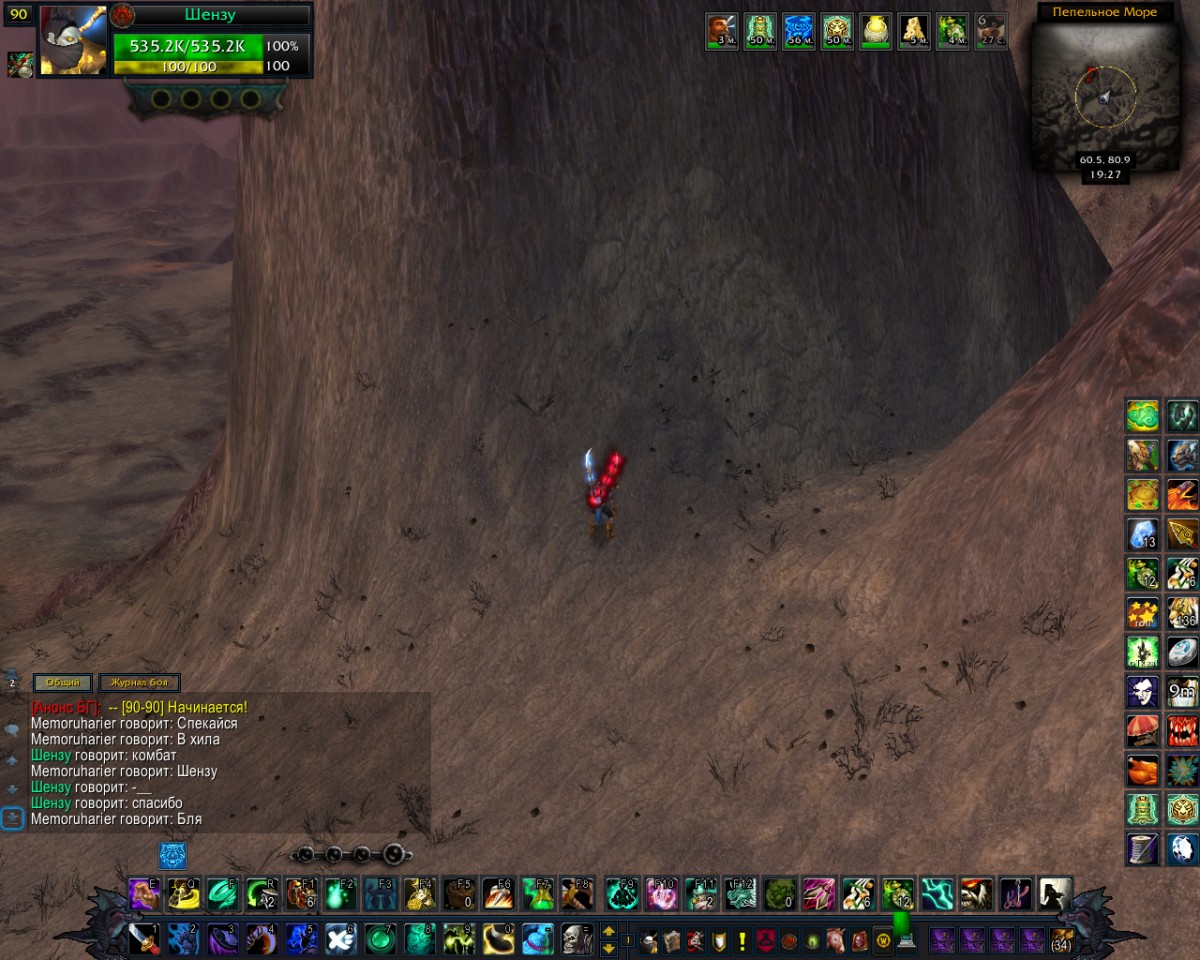Select the Шензу player portrait

pyautogui.click(x=73, y=40)
